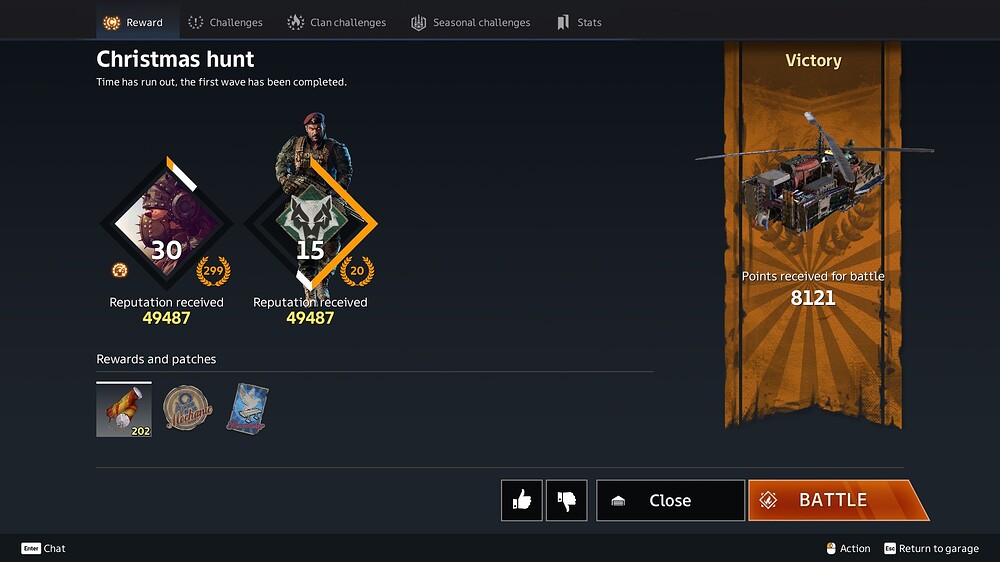This screenshot has height=562, width=1000.
Task: View the Seasonal challenges tab
Action: point(470,22)
